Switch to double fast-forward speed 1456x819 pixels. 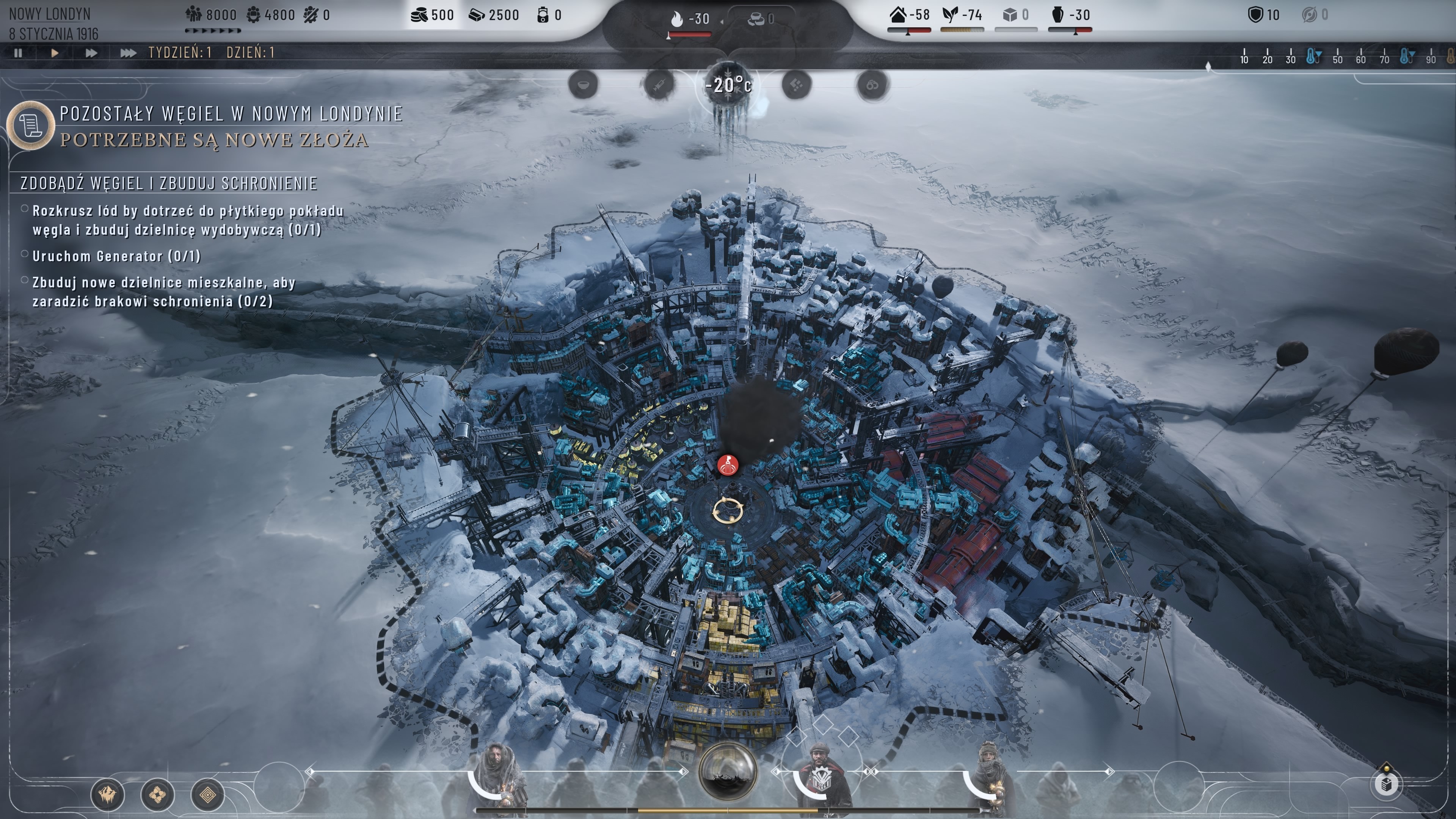tap(91, 53)
